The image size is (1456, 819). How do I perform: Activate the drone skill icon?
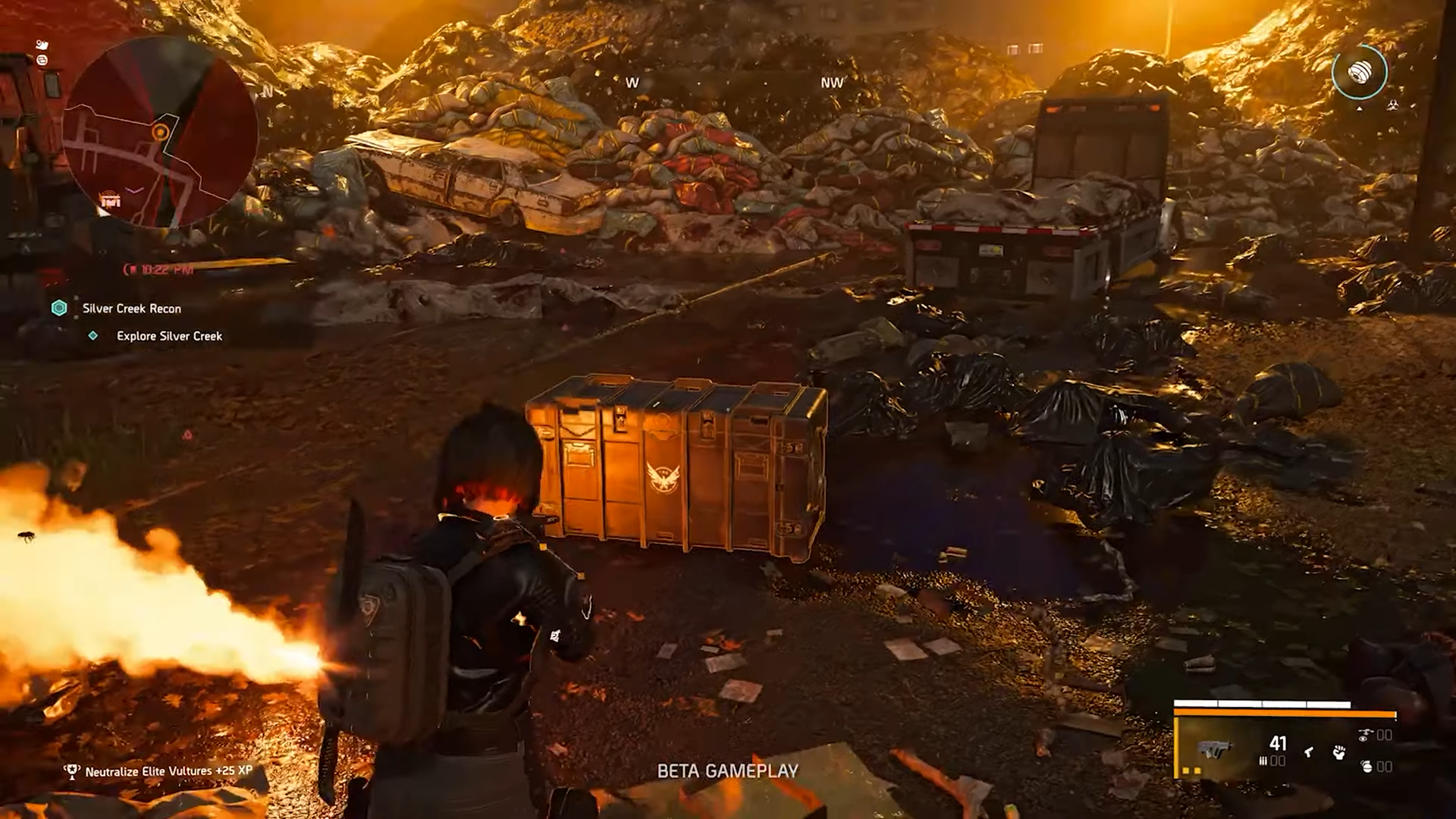[1366, 736]
